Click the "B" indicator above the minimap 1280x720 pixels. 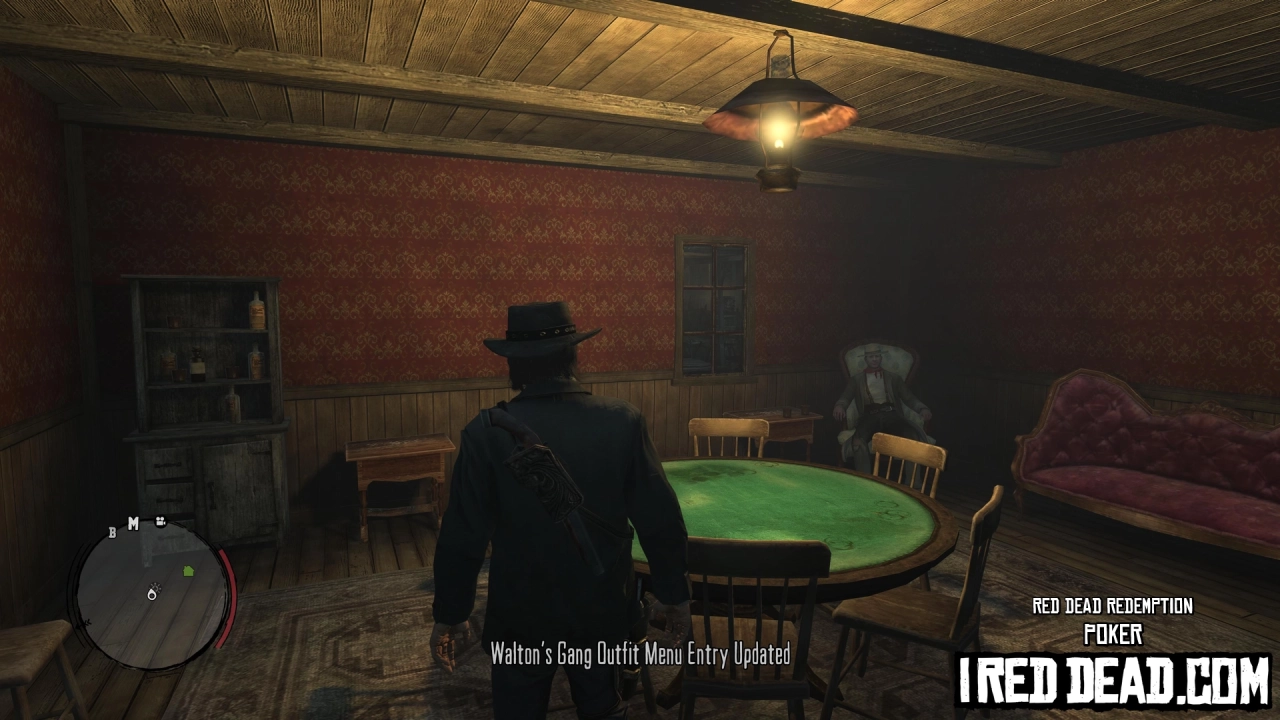click(x=113, y=533)
